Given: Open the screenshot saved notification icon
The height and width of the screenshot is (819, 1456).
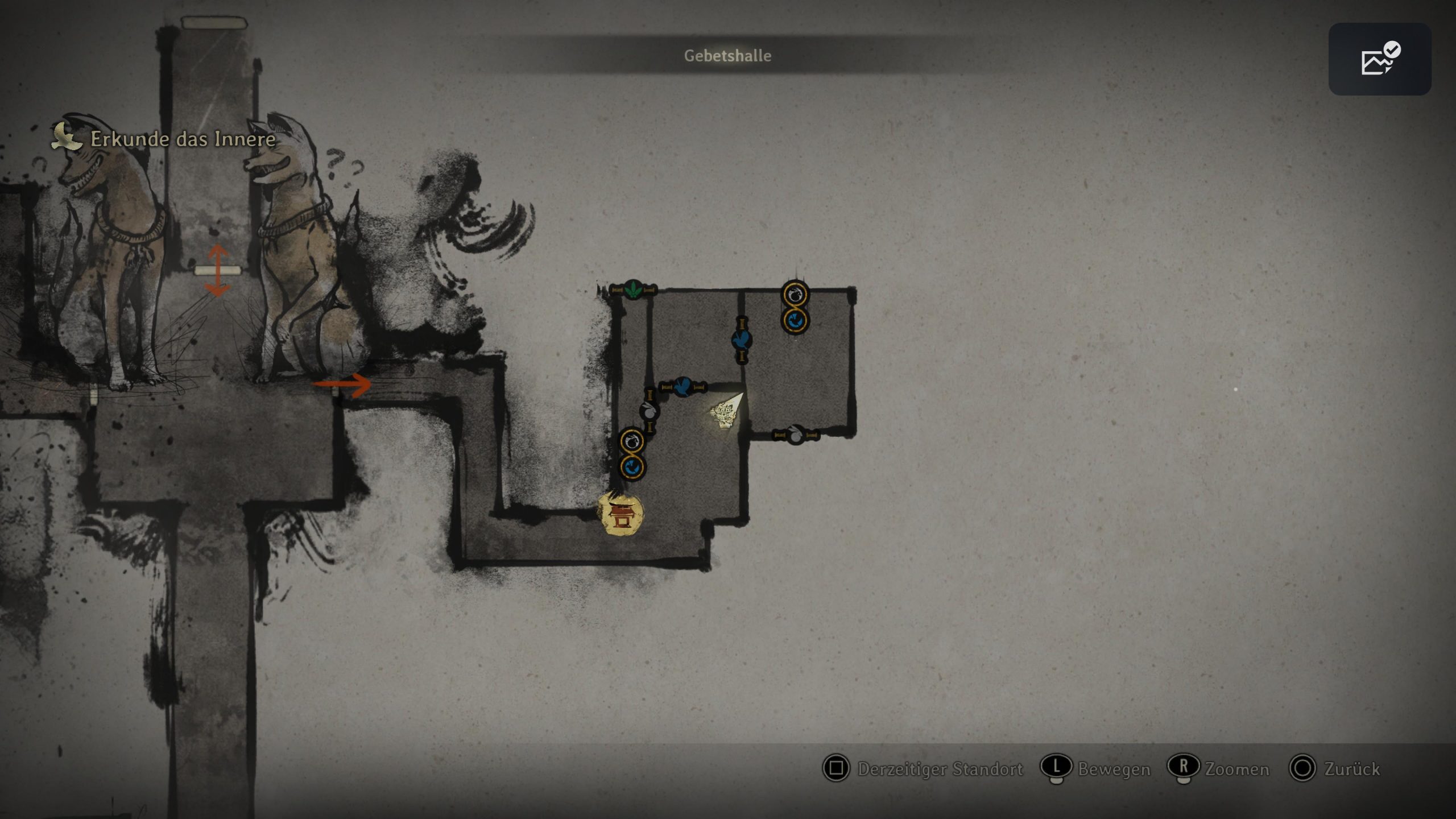Looking at the screenshot, I should pyautogui.click(x=1379, y=59).
